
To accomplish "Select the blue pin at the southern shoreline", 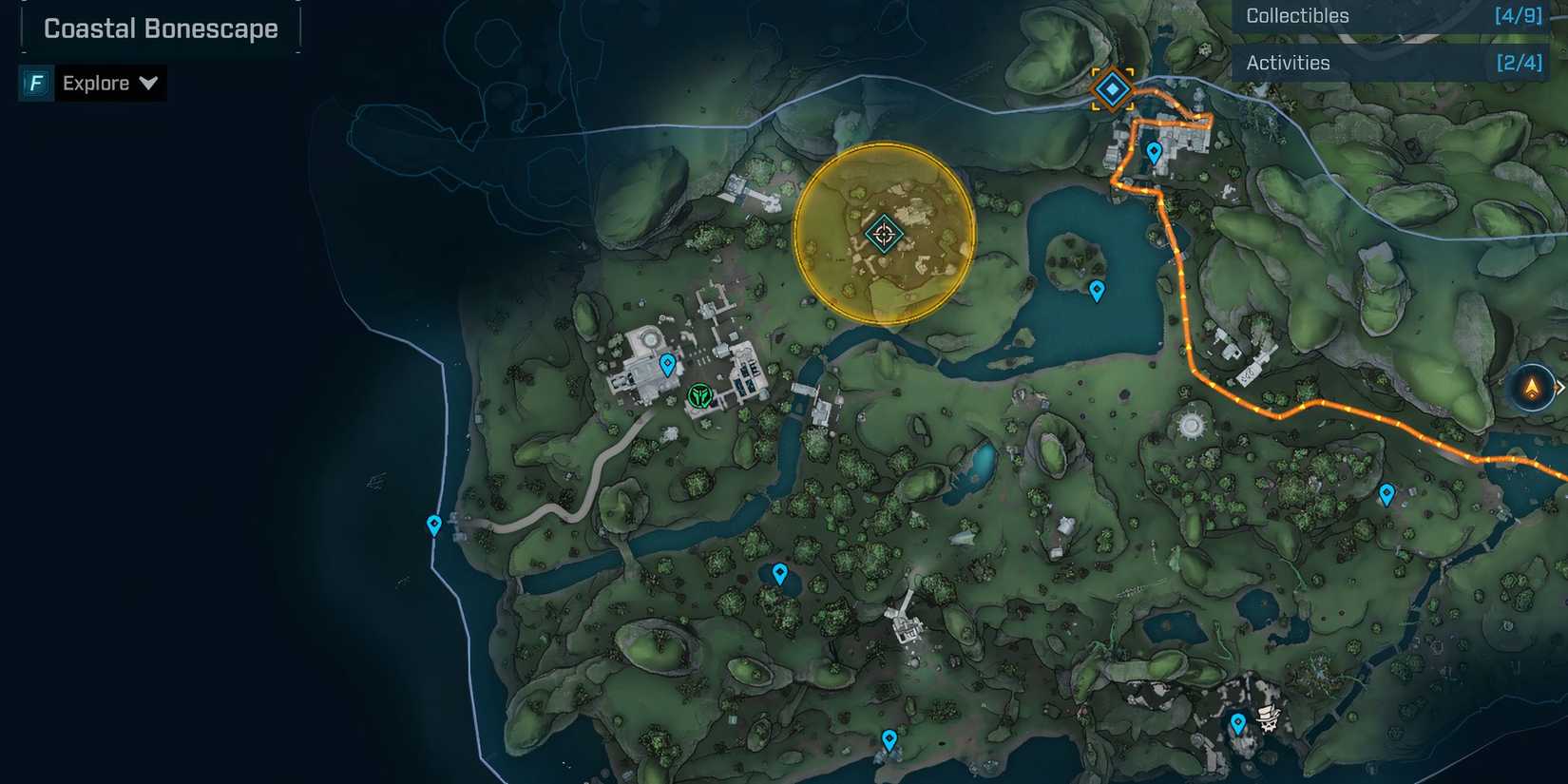I will 889,736.
